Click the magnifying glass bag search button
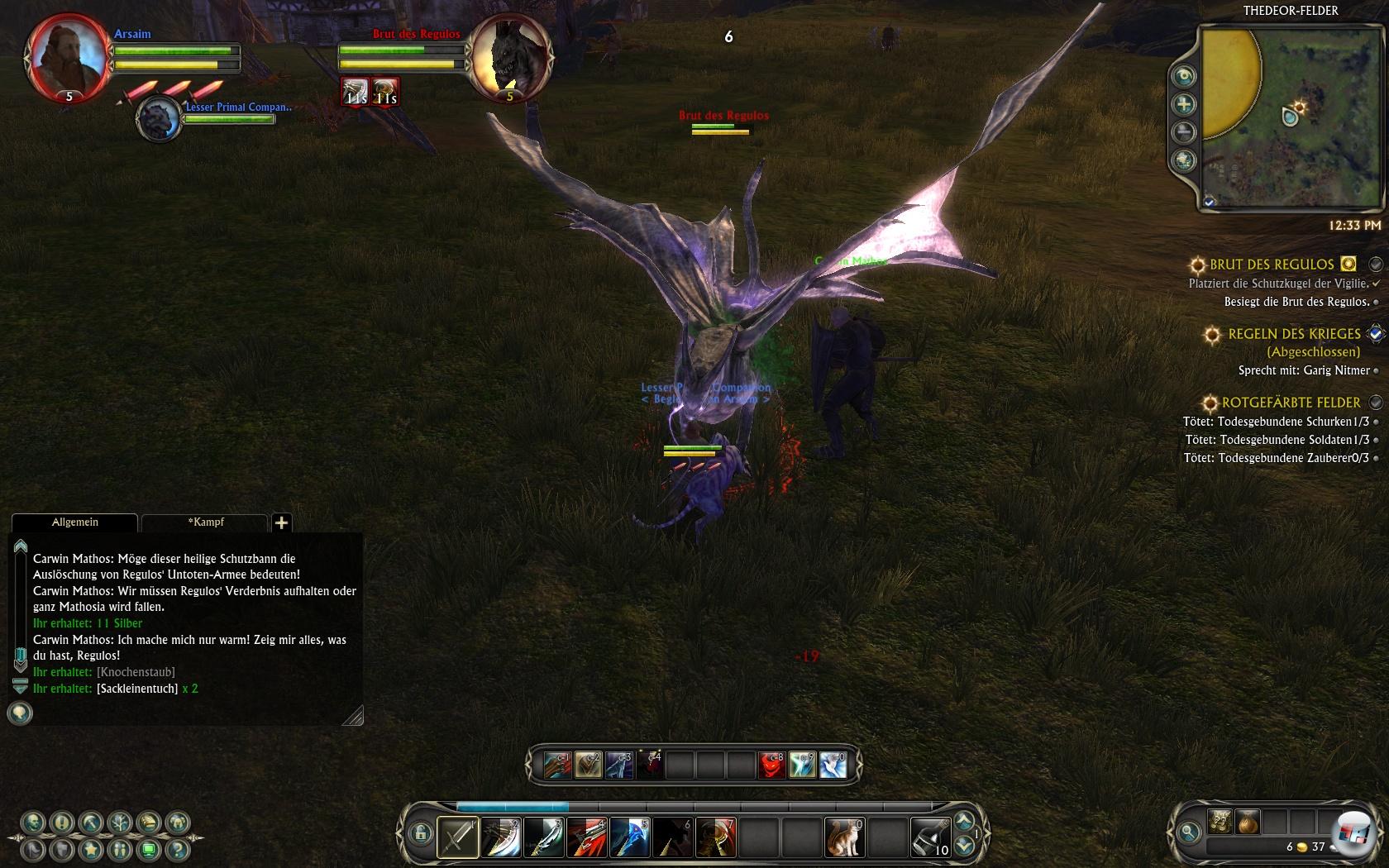Image resolution: width=1389 pixels, height=868 pixels. tap(1189, 832)
